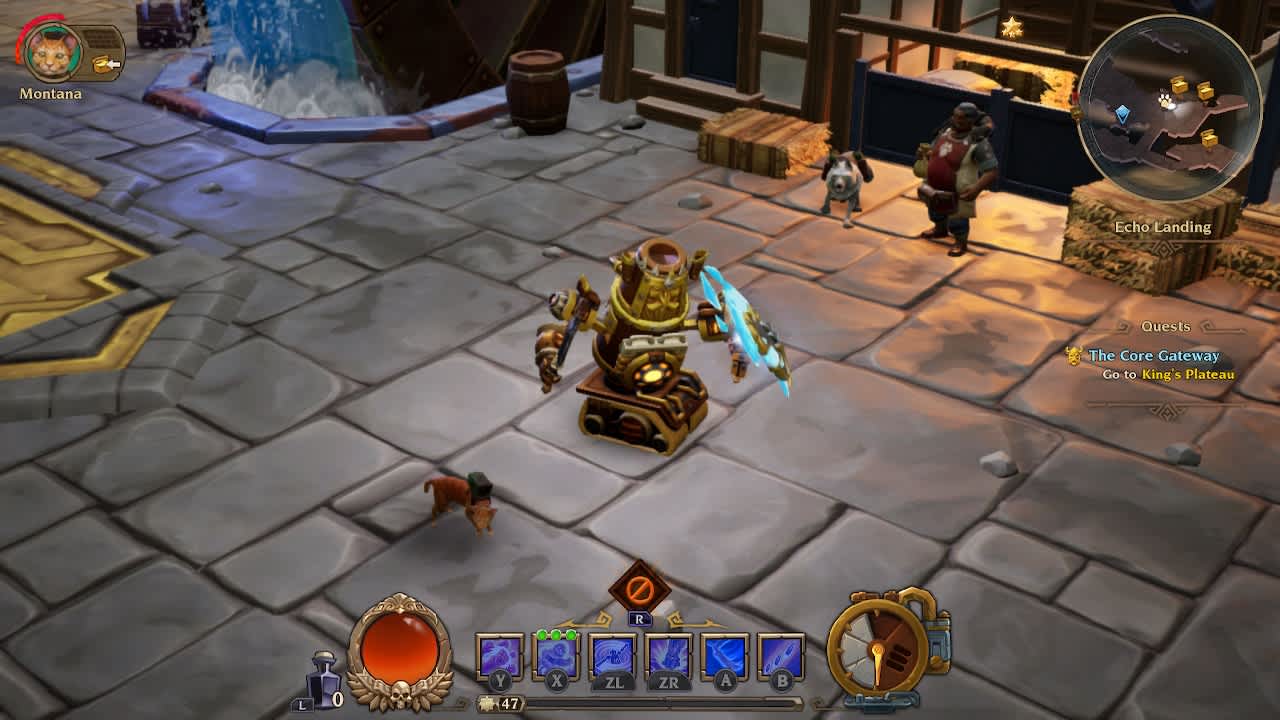Click the Quests heading label

click(1165, 326)
